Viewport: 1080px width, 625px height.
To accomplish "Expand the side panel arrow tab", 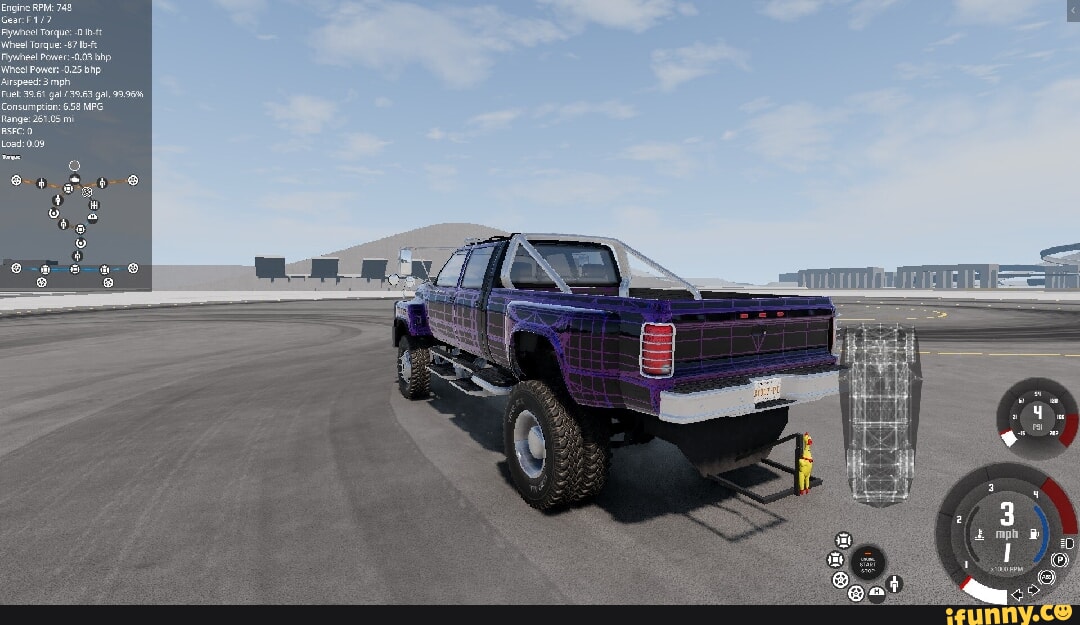I will [x=1073, y=10].
